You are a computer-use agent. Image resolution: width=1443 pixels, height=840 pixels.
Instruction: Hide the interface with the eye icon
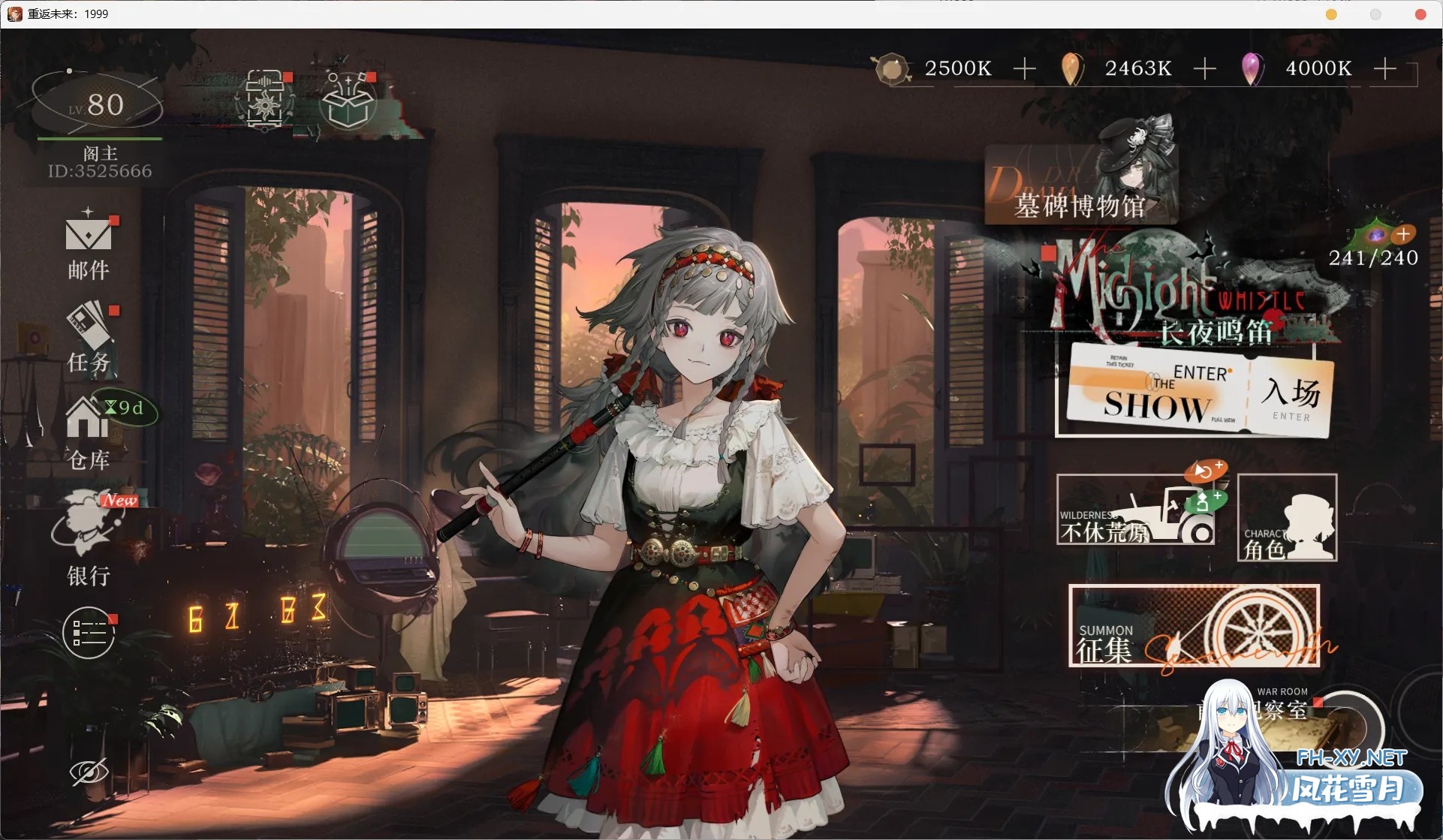coord(89,772)
